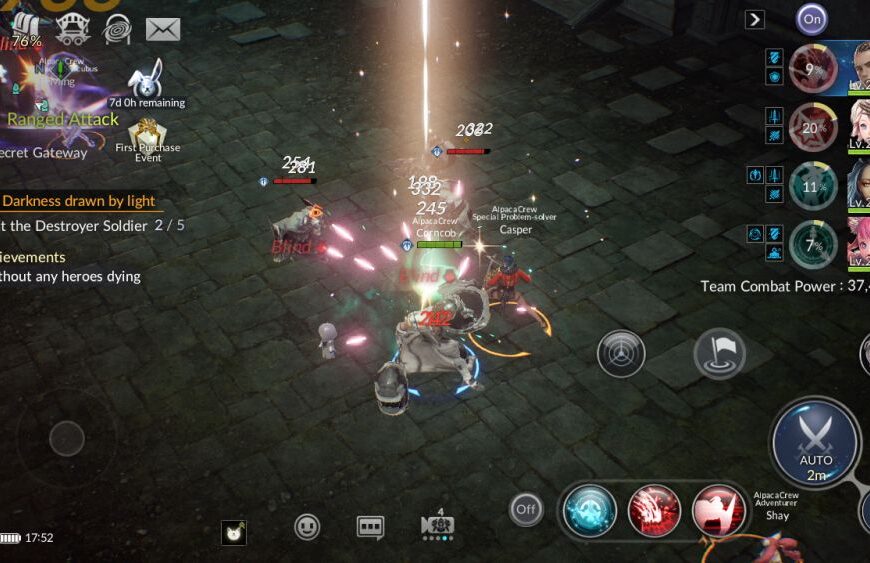The height and width of the screenshot is (563, 870).
Task: Tap the target lock-on radar button
Action: coord(621,354)
